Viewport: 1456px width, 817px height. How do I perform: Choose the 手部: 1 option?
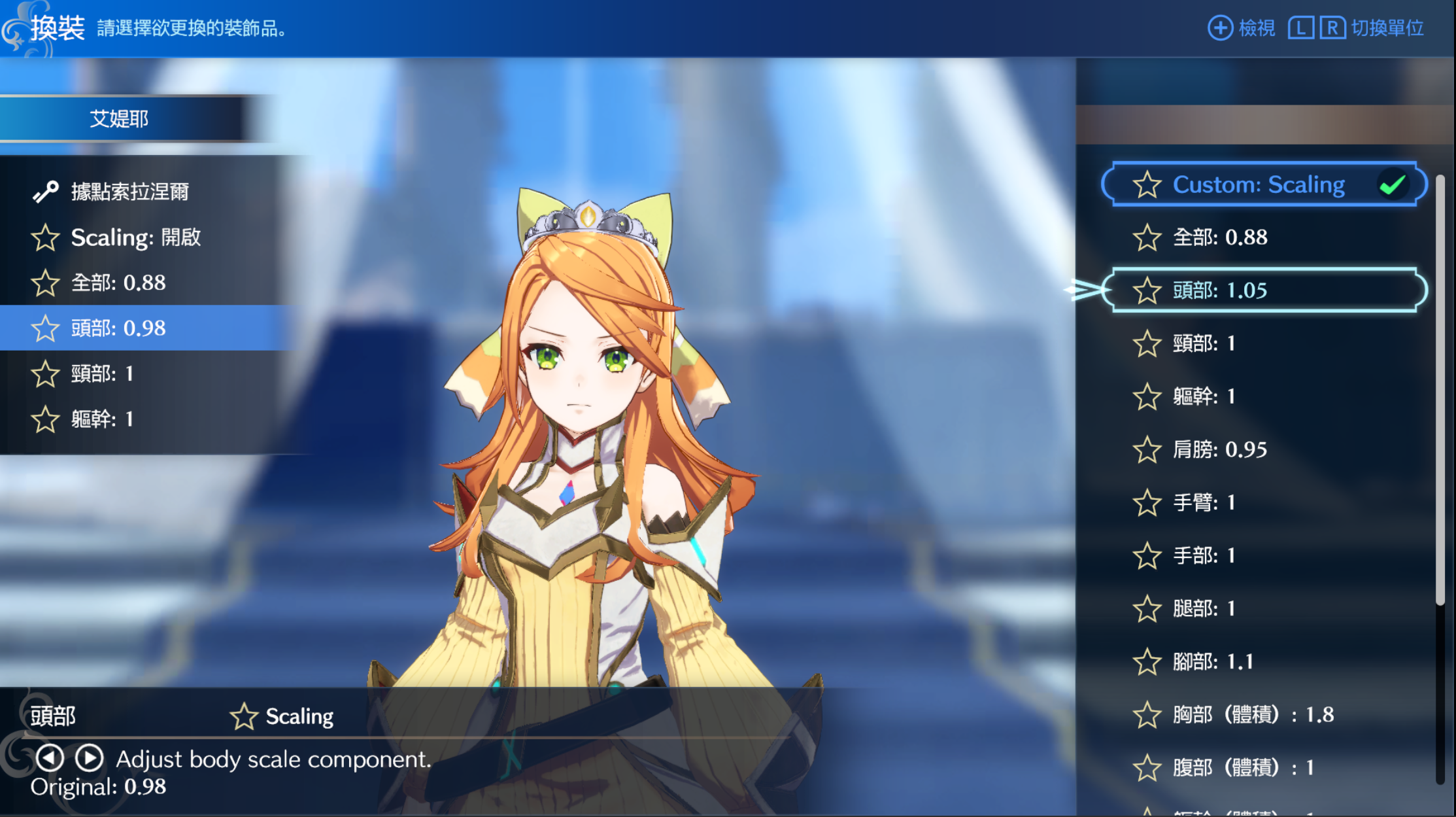(1203, 555)
